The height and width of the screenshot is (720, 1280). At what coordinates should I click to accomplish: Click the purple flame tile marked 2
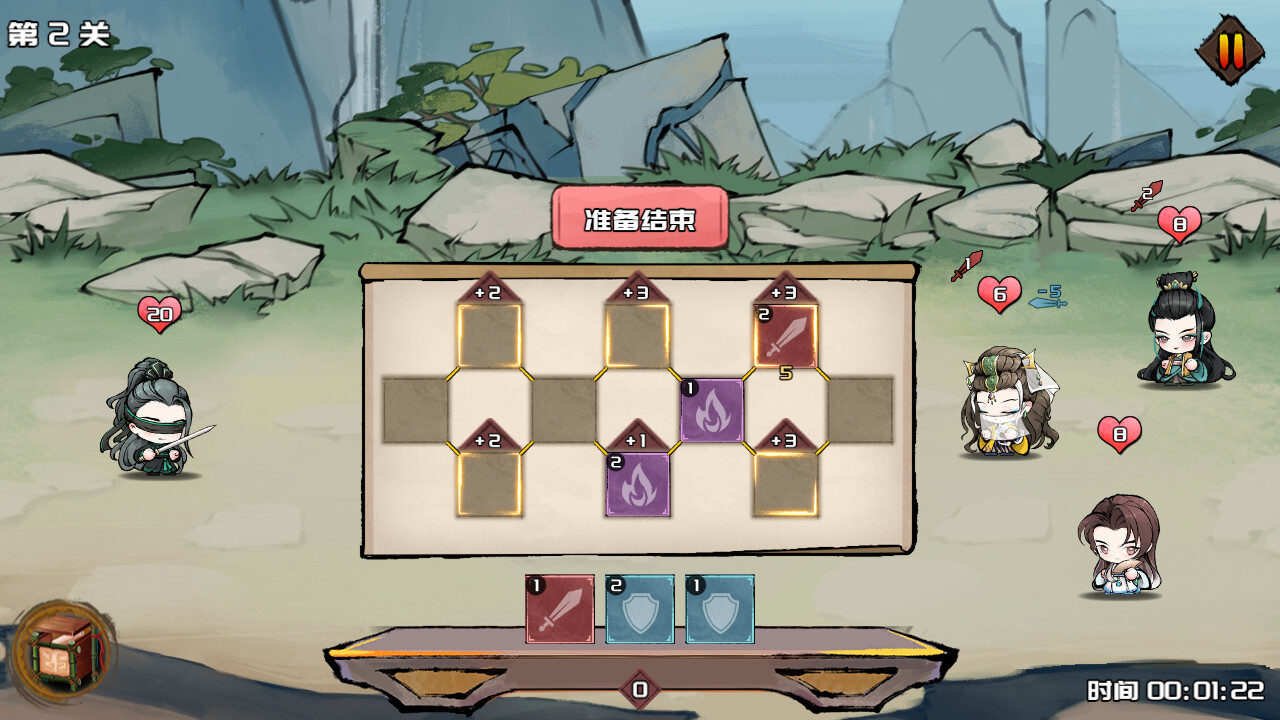(x=638, y=484)
